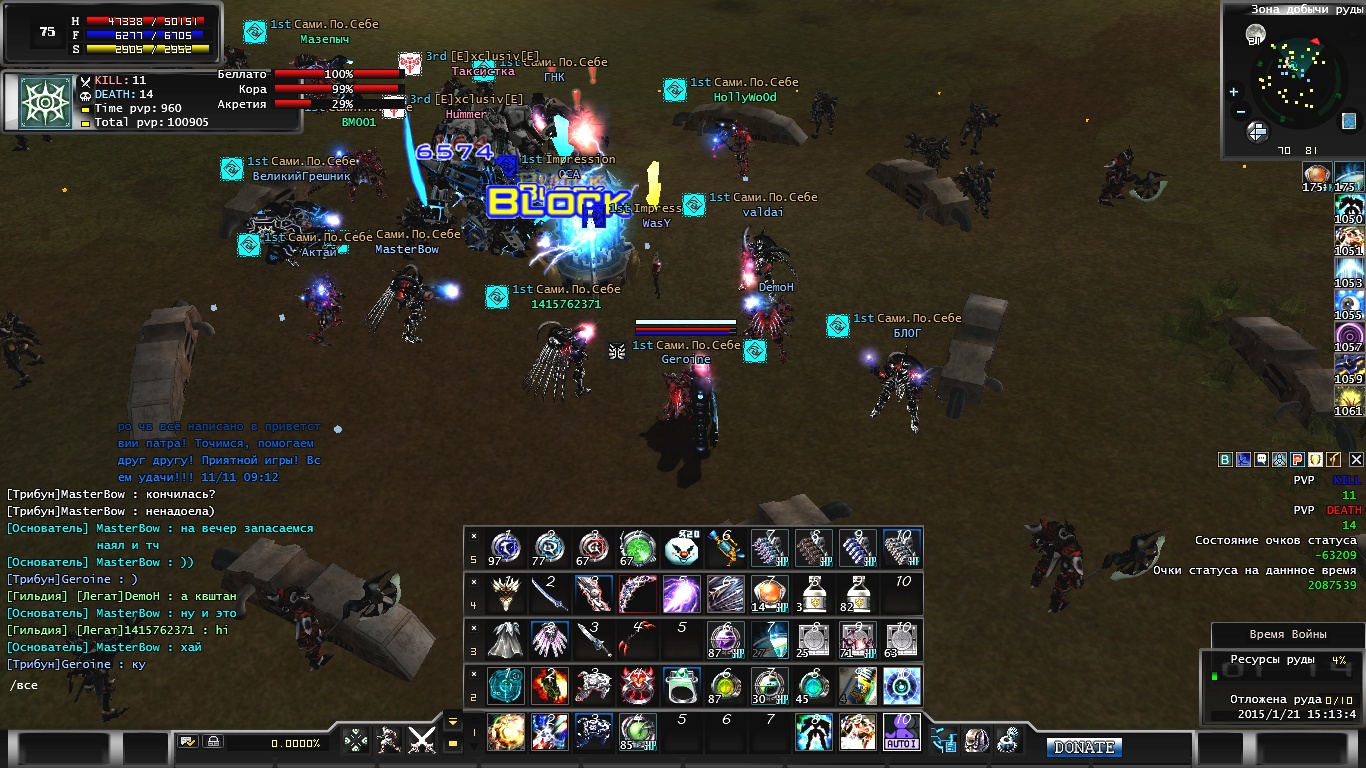Select the silver ring with green gem
Viewport: 1366px width, 768px height.
click(681, 686)
